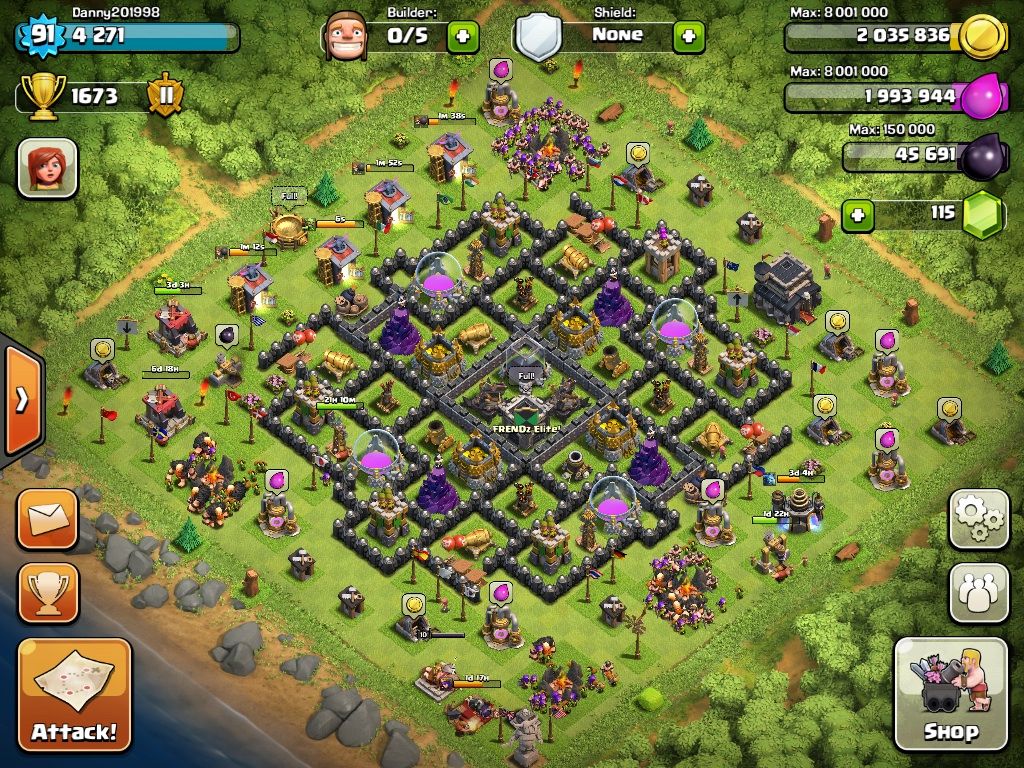This screenshot has height=768, width=1024.
Task: Buy a shield with the plus button
Action: pos(688,37)
